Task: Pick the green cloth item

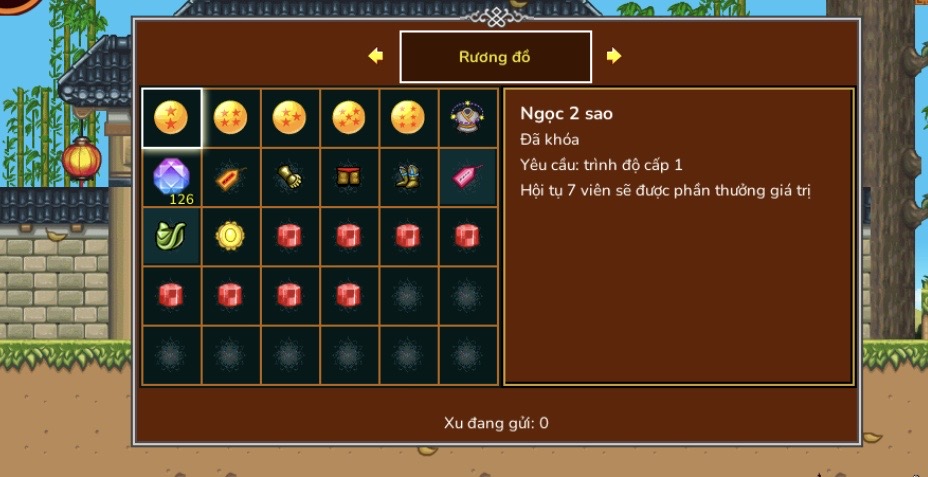Action: pyautogui.click(x=171, y=236)
